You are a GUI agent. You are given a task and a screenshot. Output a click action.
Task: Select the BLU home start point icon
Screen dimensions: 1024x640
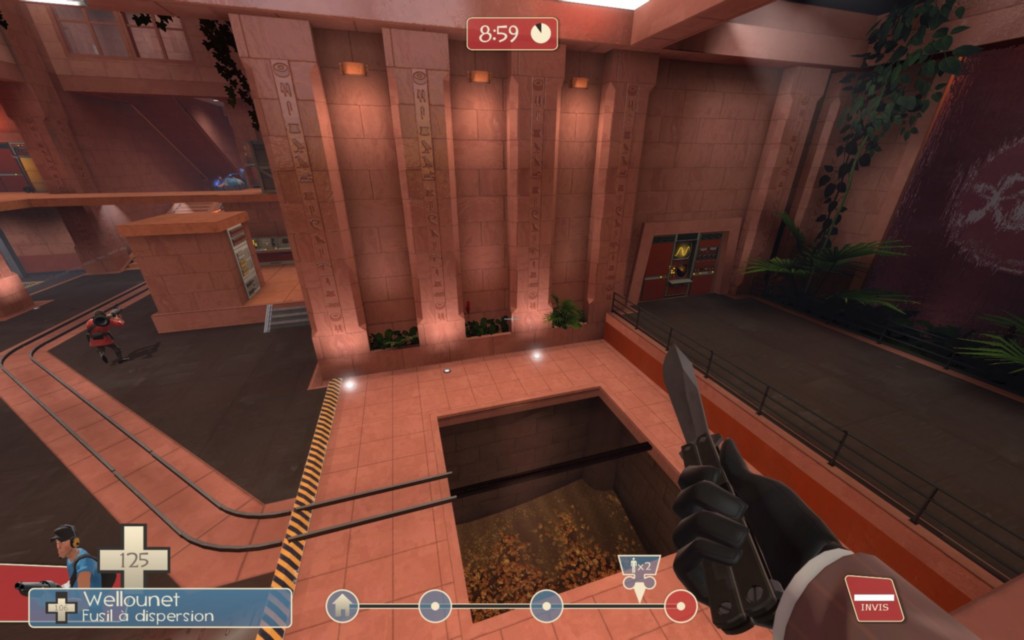(342, 605)
